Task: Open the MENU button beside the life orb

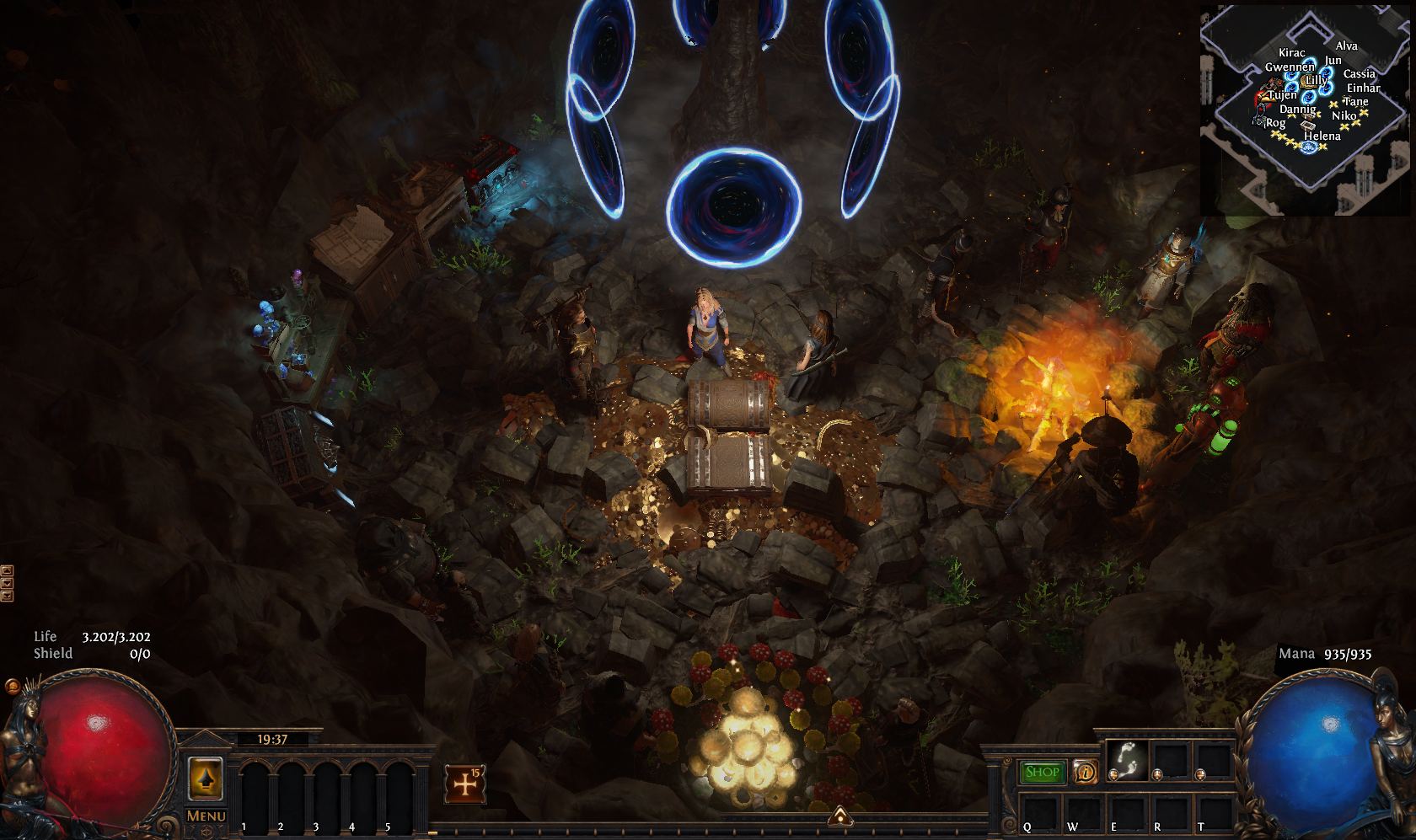Action: pyautogui.click(x=206, y=816)
